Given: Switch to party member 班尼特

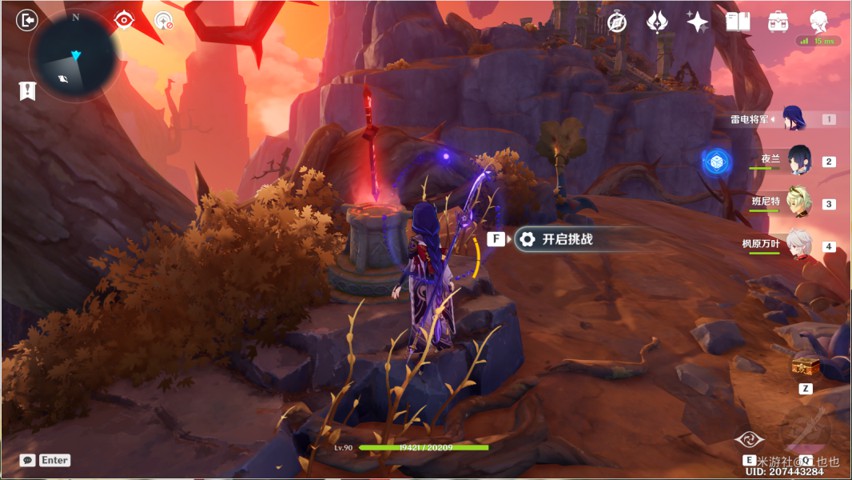Looking at the screenshot, I should point(798,203).
